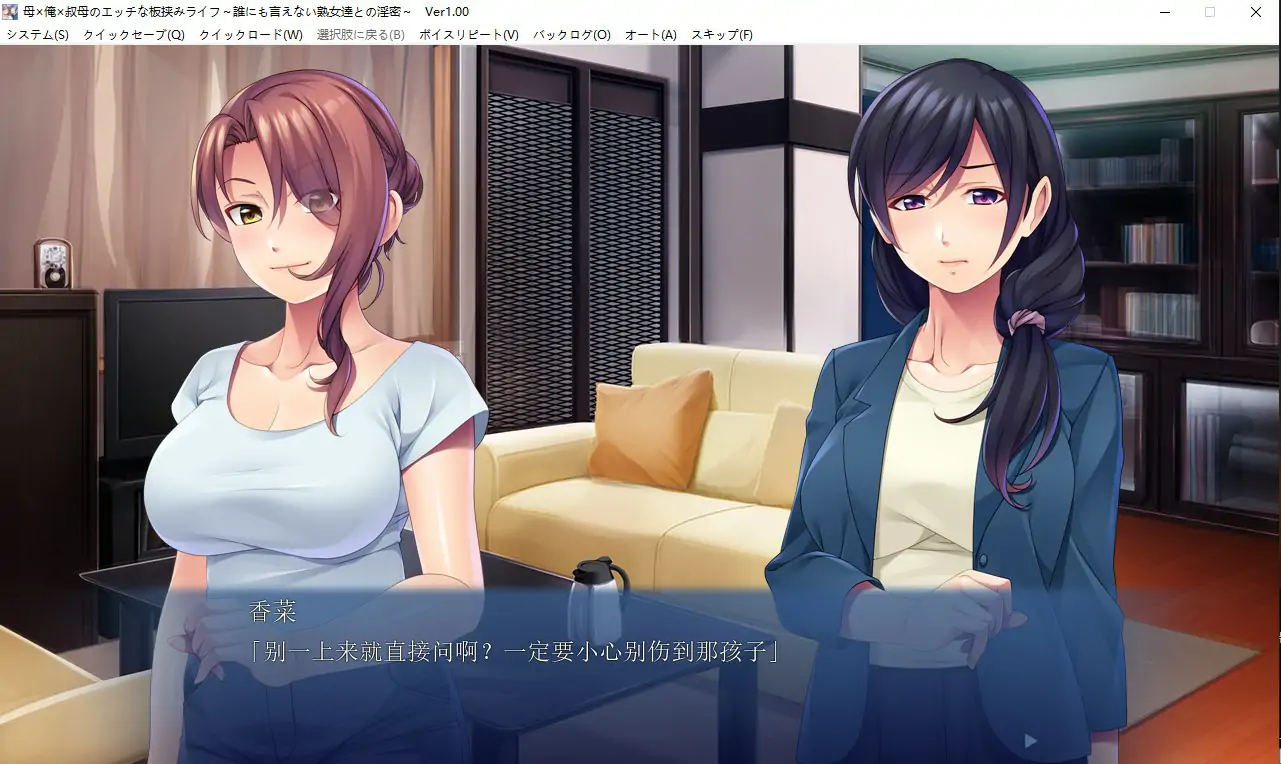Minimize the game window

point(1162,11)
